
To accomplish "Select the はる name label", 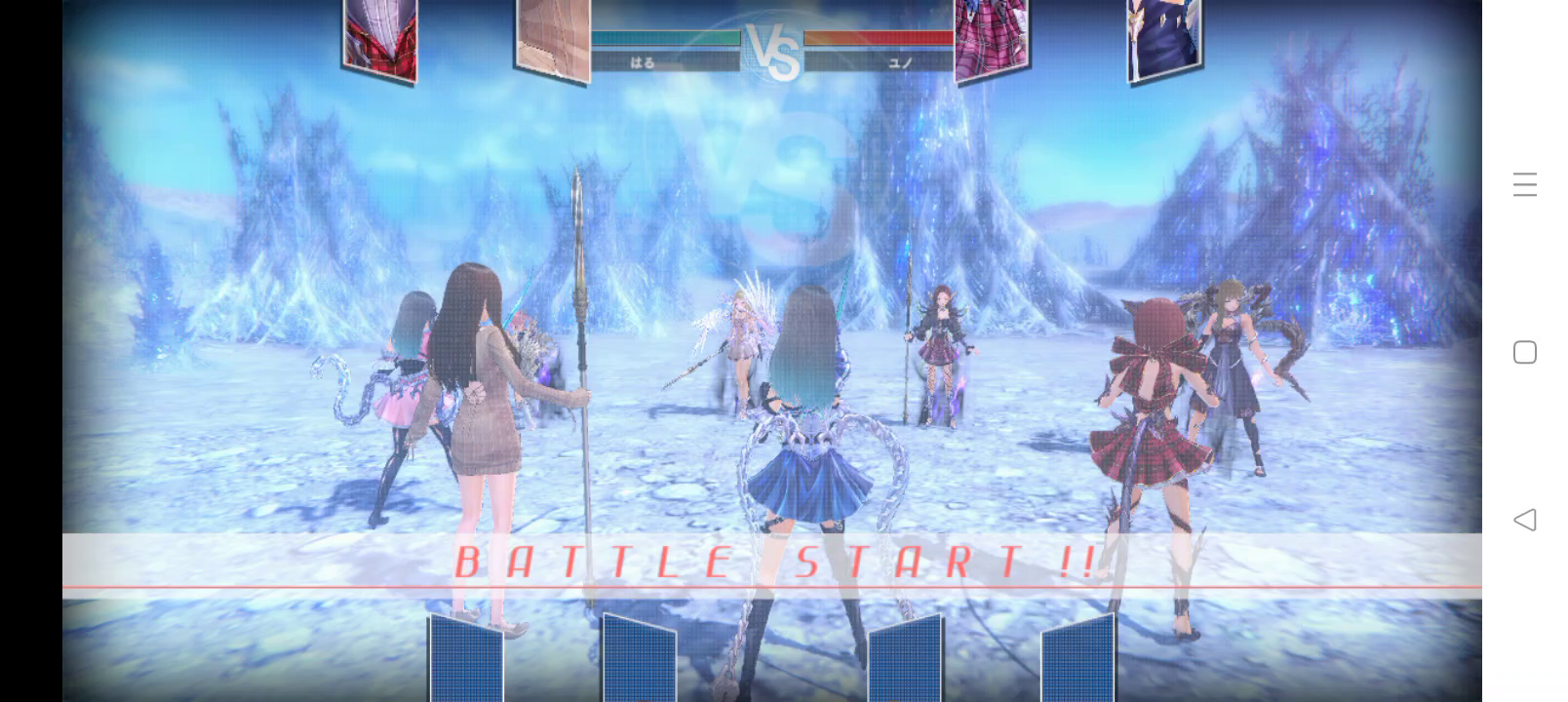I will coord(644,63).
